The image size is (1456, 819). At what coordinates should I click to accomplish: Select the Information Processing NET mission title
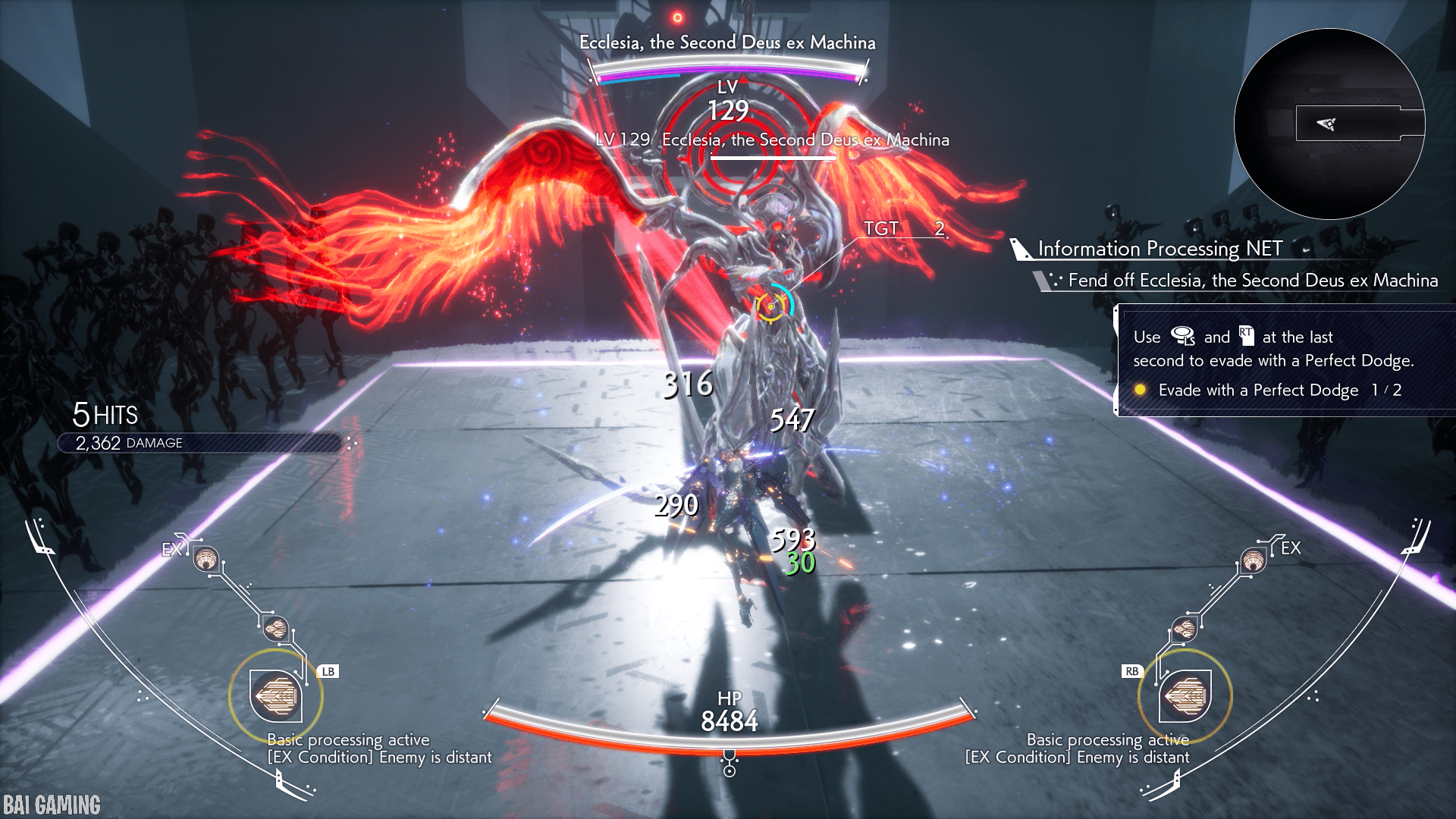pos(1159,249)
